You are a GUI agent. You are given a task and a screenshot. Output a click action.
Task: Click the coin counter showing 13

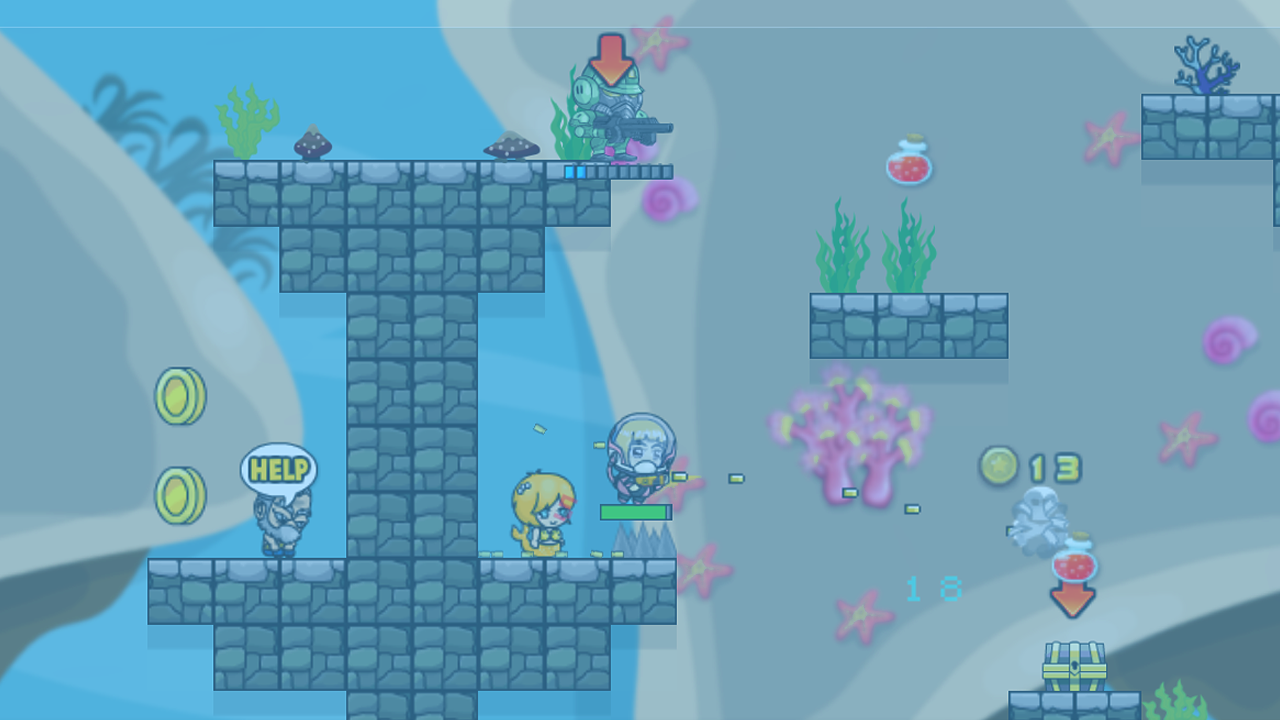(1030, 467)
